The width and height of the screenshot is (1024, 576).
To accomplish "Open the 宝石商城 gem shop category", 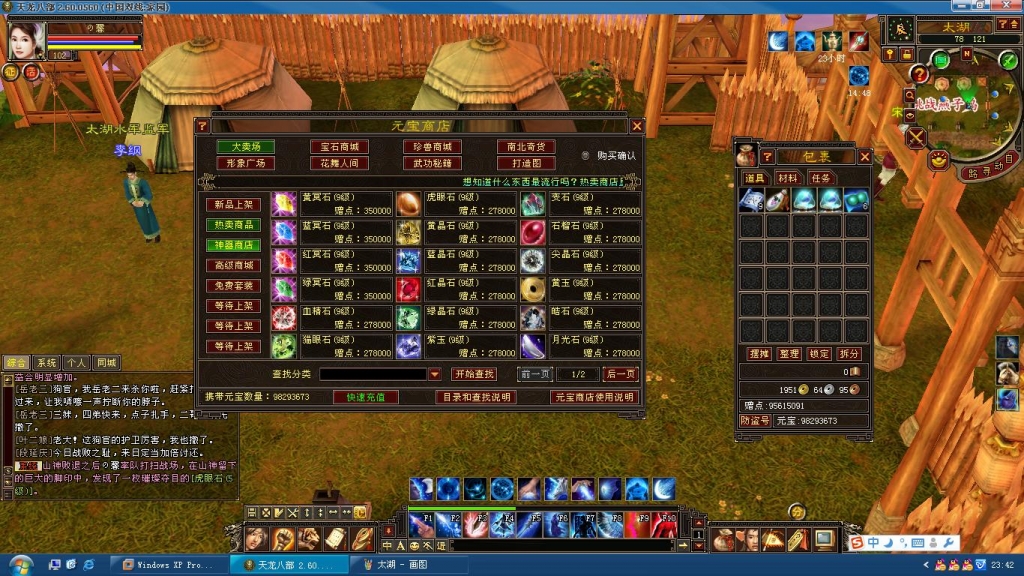I will point(338,147).
